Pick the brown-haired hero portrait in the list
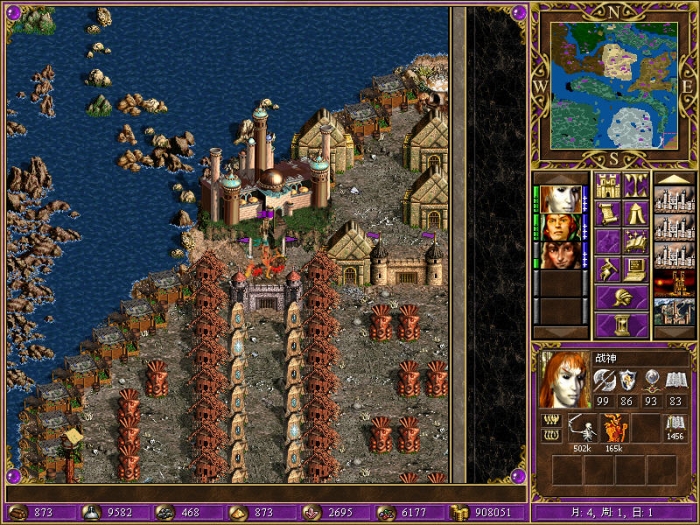Screen dimensions: 700x525 561,255
